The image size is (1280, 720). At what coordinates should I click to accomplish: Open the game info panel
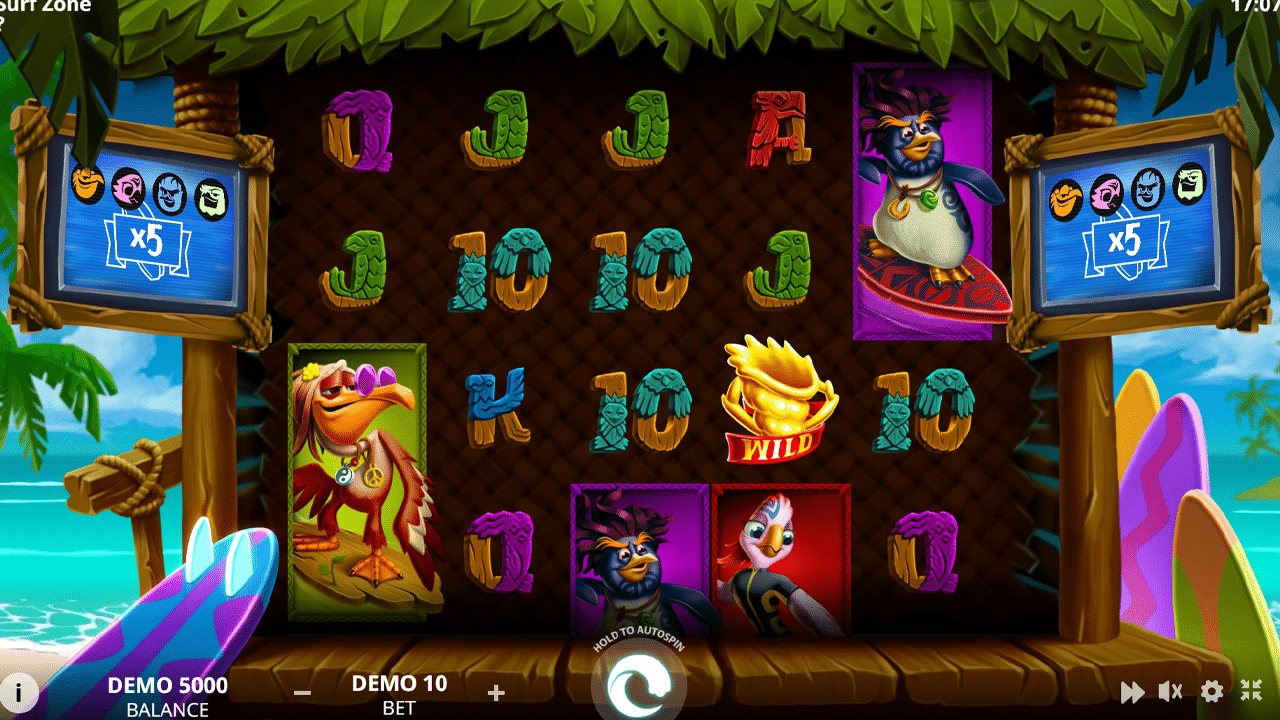20,691
